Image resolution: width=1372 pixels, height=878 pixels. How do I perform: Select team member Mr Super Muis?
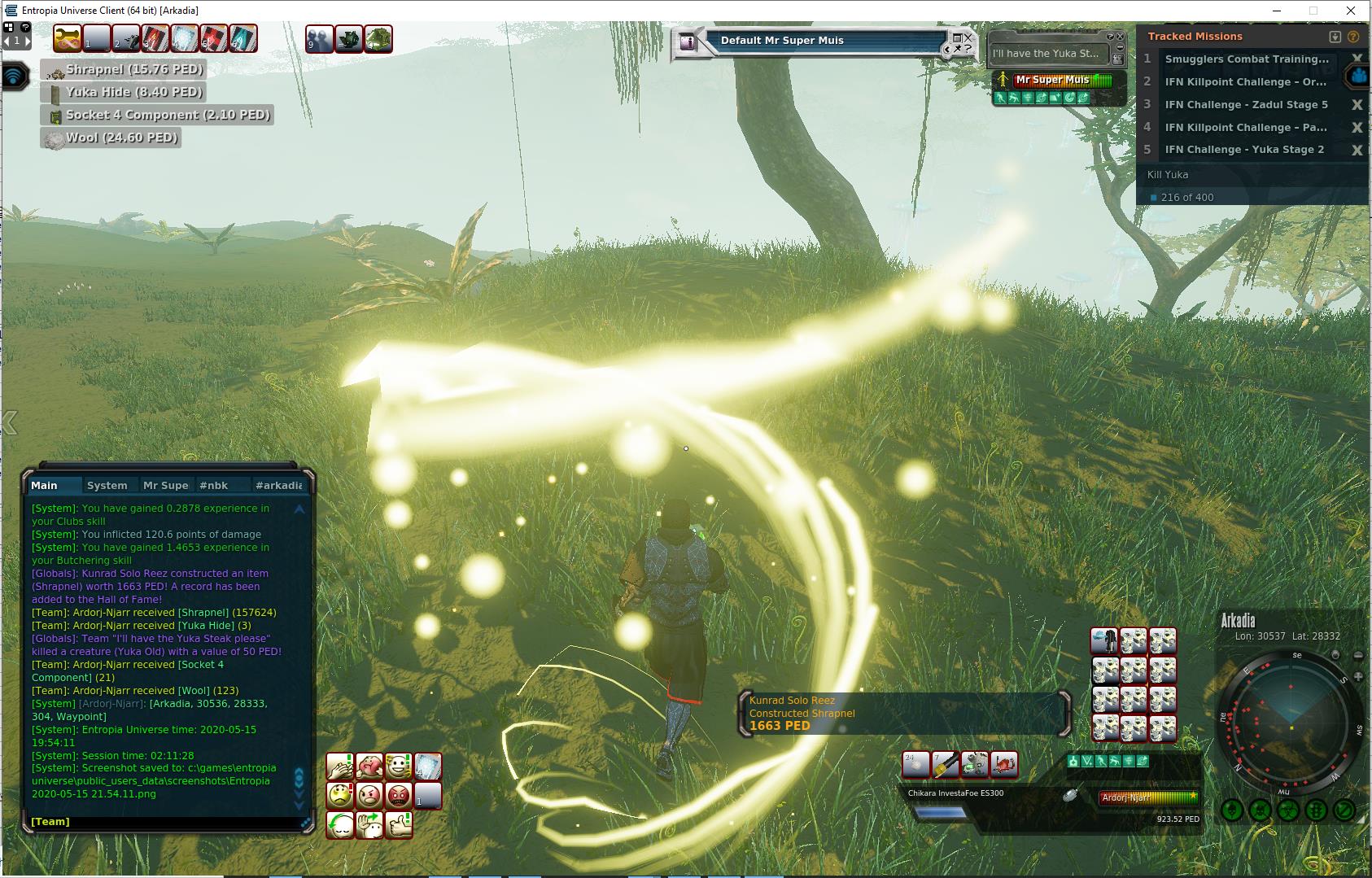tap(1052, 80)
